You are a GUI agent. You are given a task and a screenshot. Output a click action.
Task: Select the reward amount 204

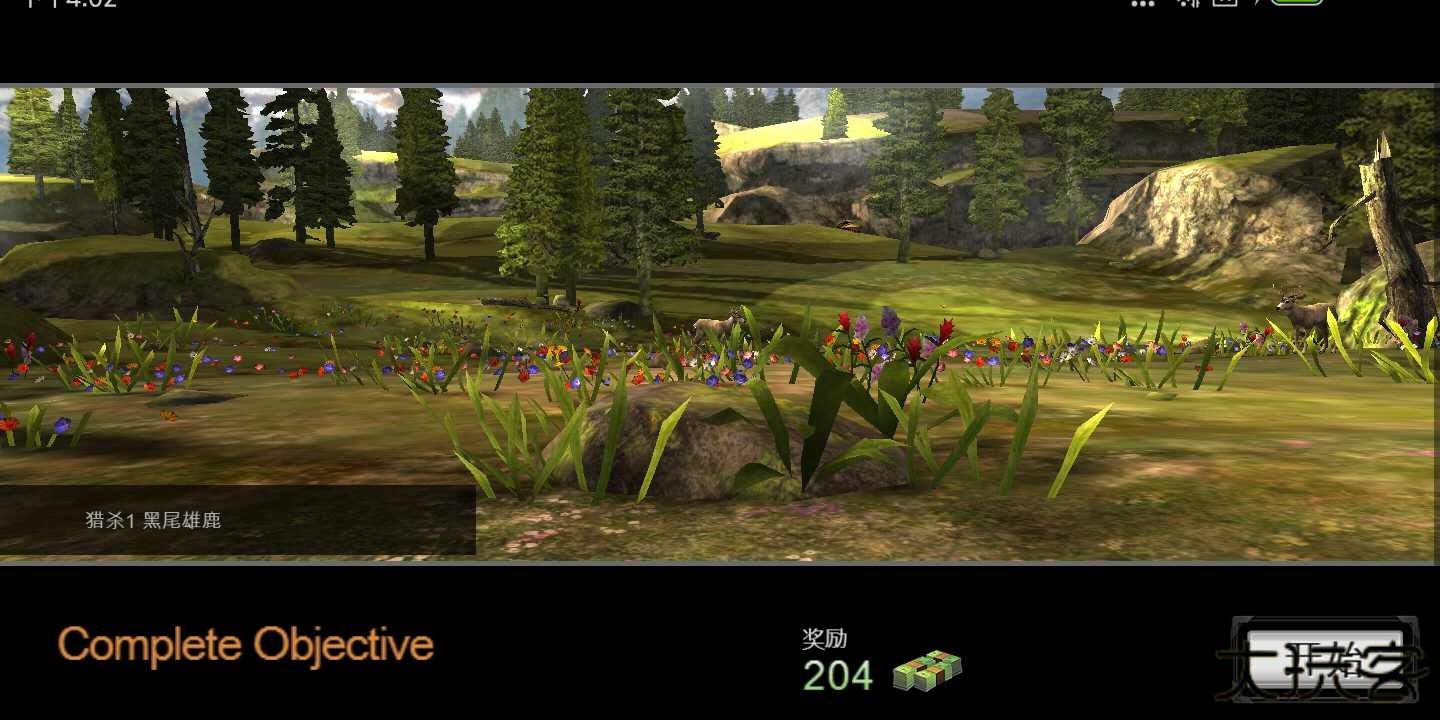click(x=837, y=673)
